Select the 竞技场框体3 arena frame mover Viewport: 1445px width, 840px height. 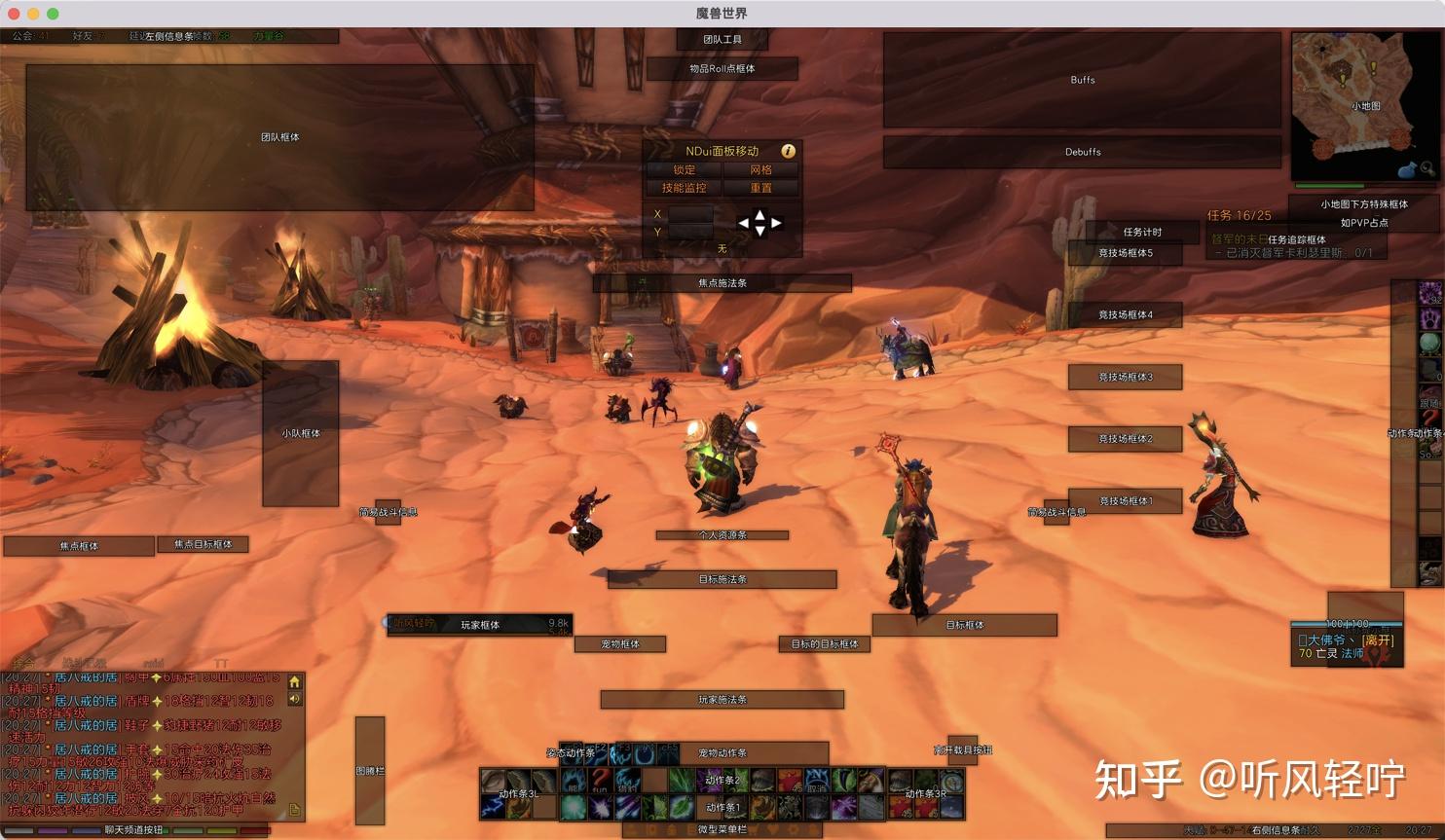[1125, 377]
